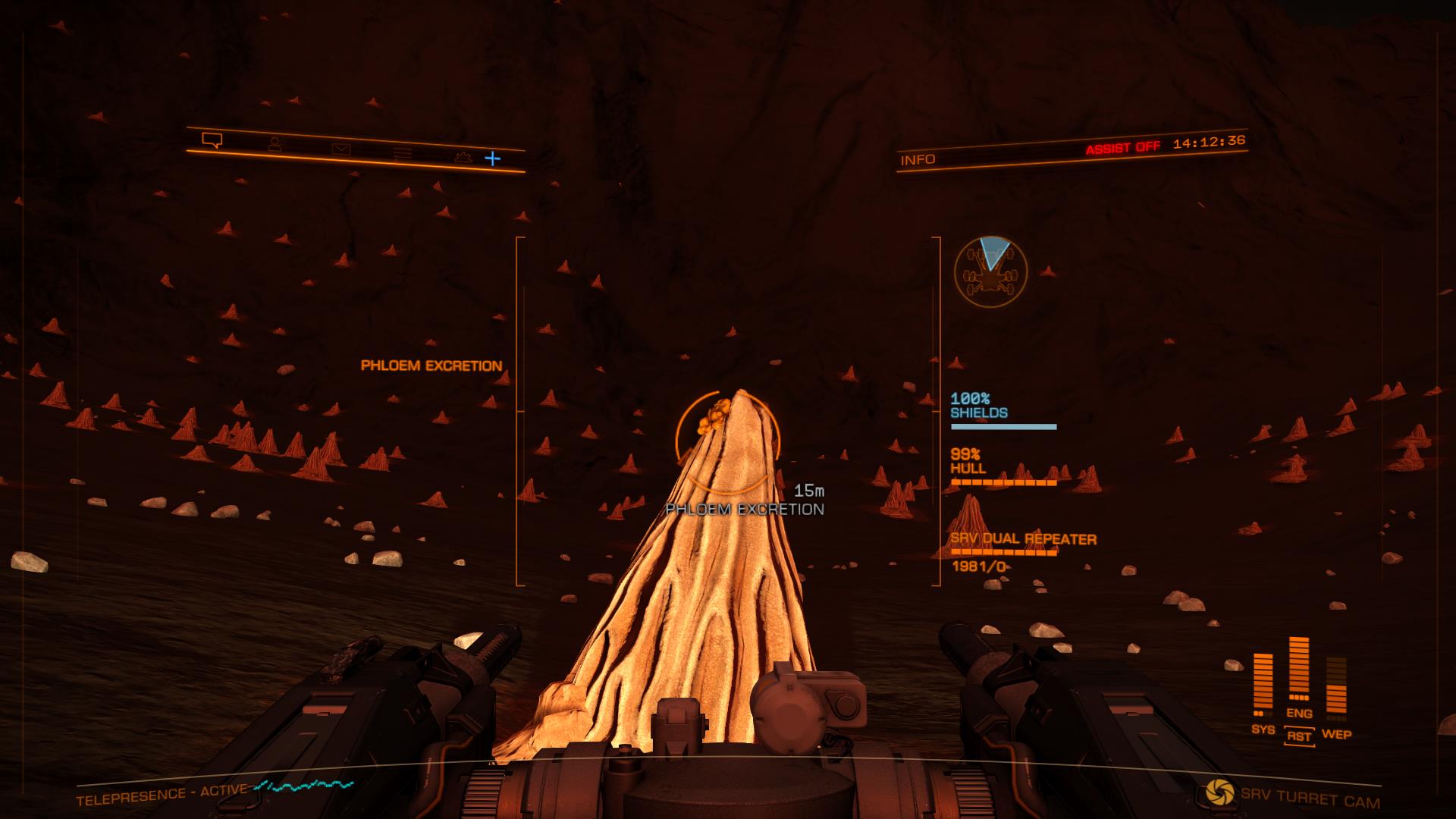
Task: Open the chat speech-bubble tab
Action: [x=212, y=140]
